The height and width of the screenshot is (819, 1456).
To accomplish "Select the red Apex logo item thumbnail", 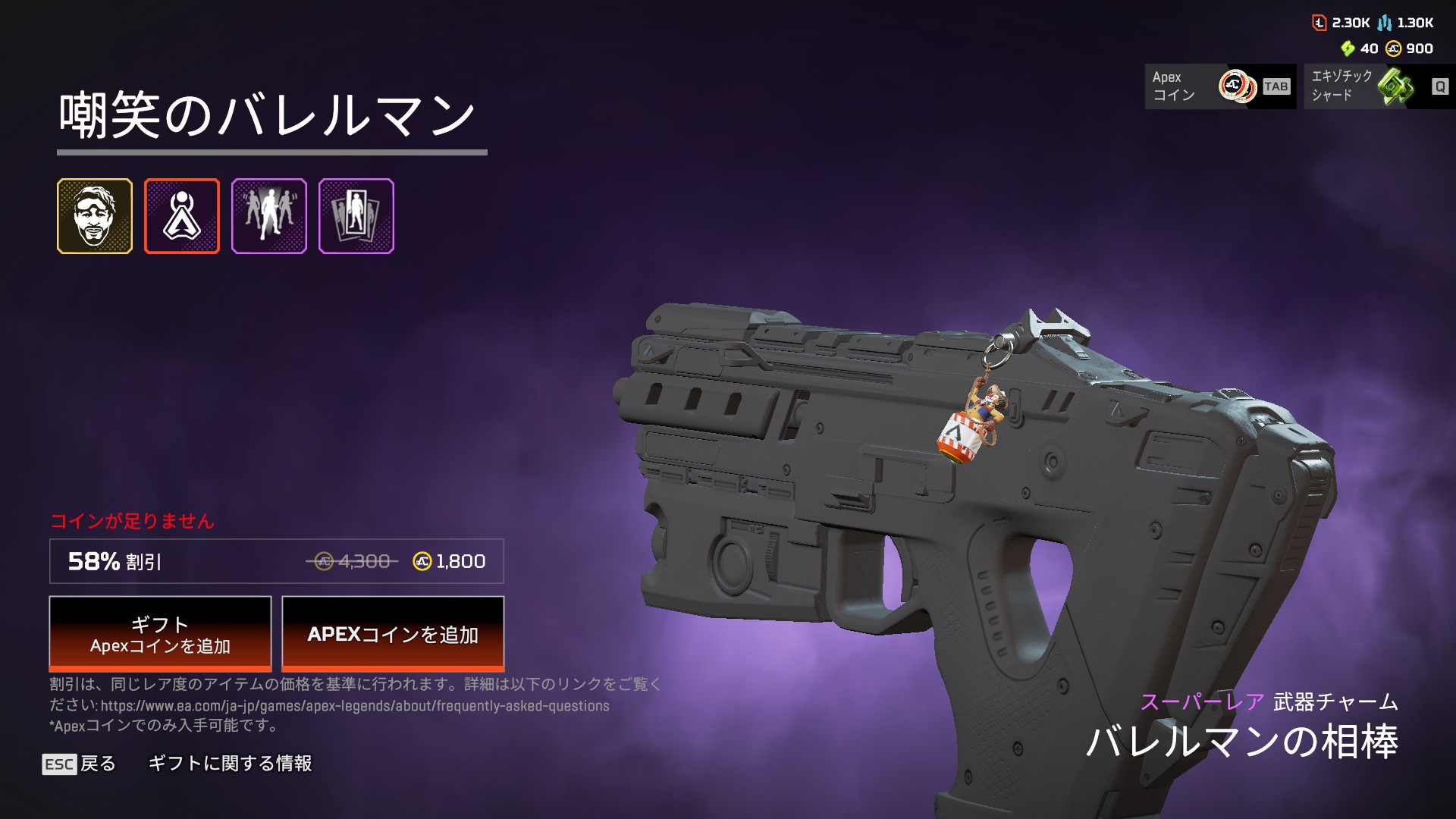I will tap(182, 216).
